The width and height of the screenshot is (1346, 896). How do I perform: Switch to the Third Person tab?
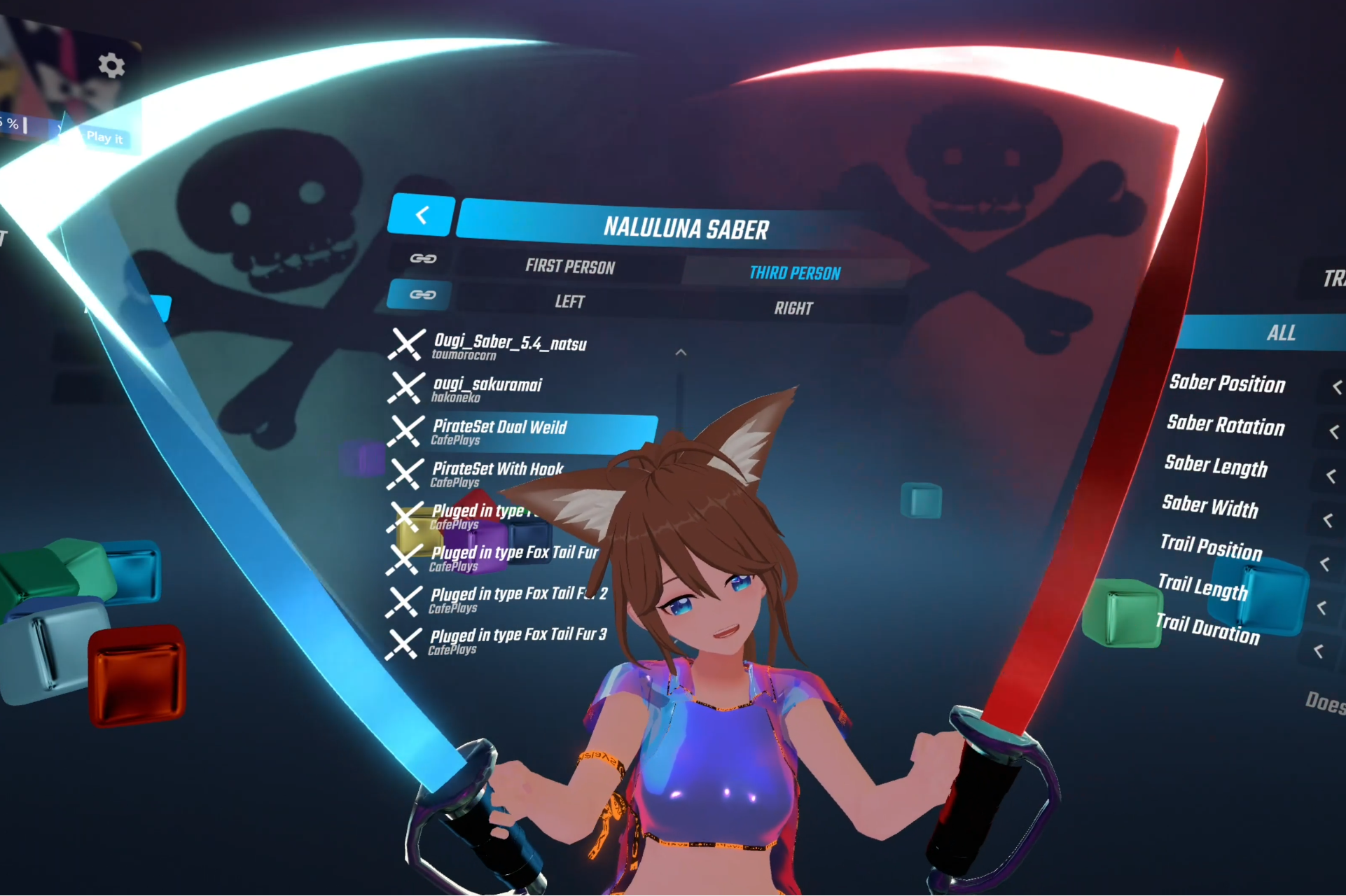(796, 272)
